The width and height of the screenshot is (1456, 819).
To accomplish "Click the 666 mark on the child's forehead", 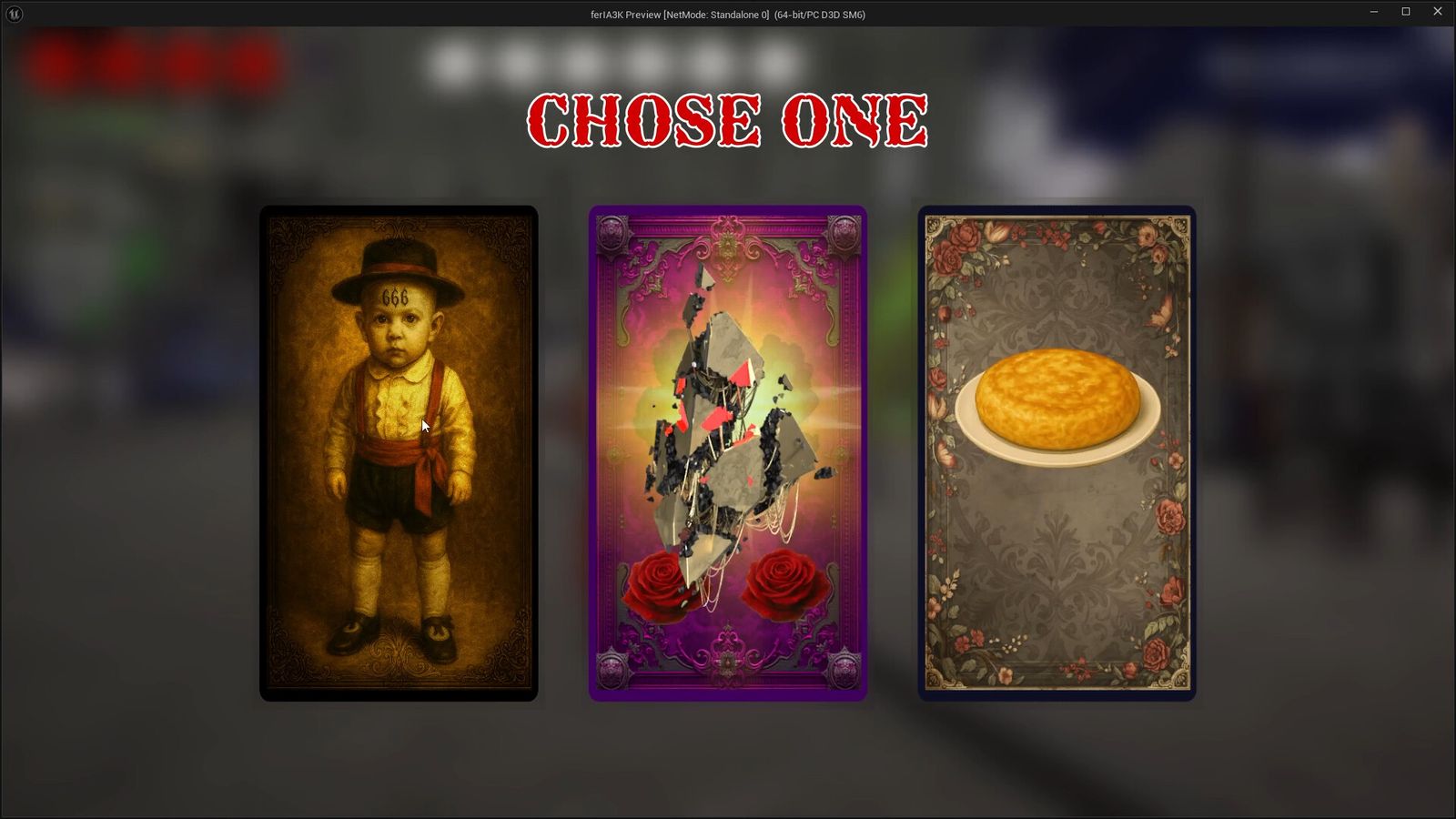I will 395,296.
